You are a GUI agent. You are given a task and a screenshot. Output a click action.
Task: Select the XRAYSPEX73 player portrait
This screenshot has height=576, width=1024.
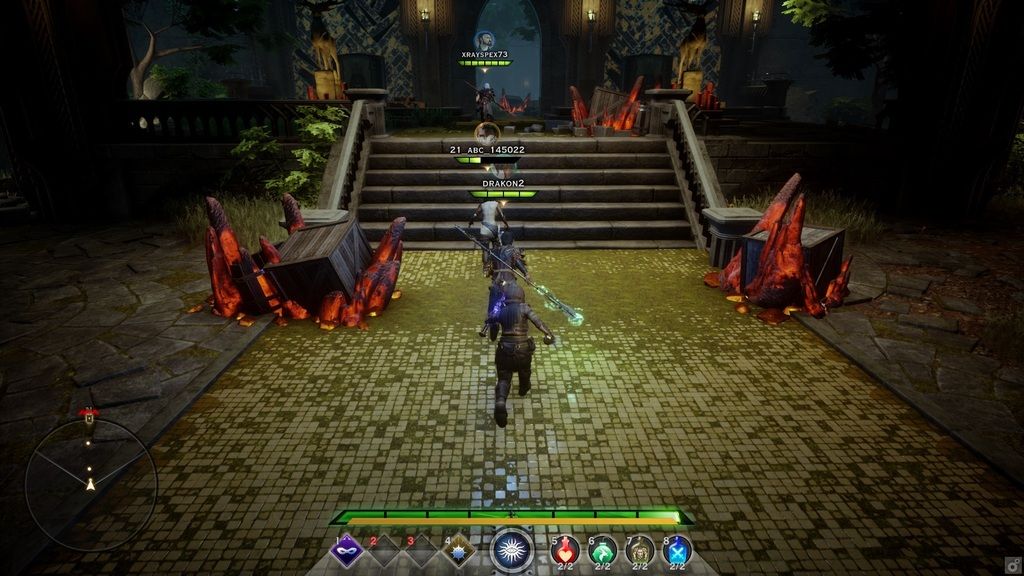[x=485, y=40]
